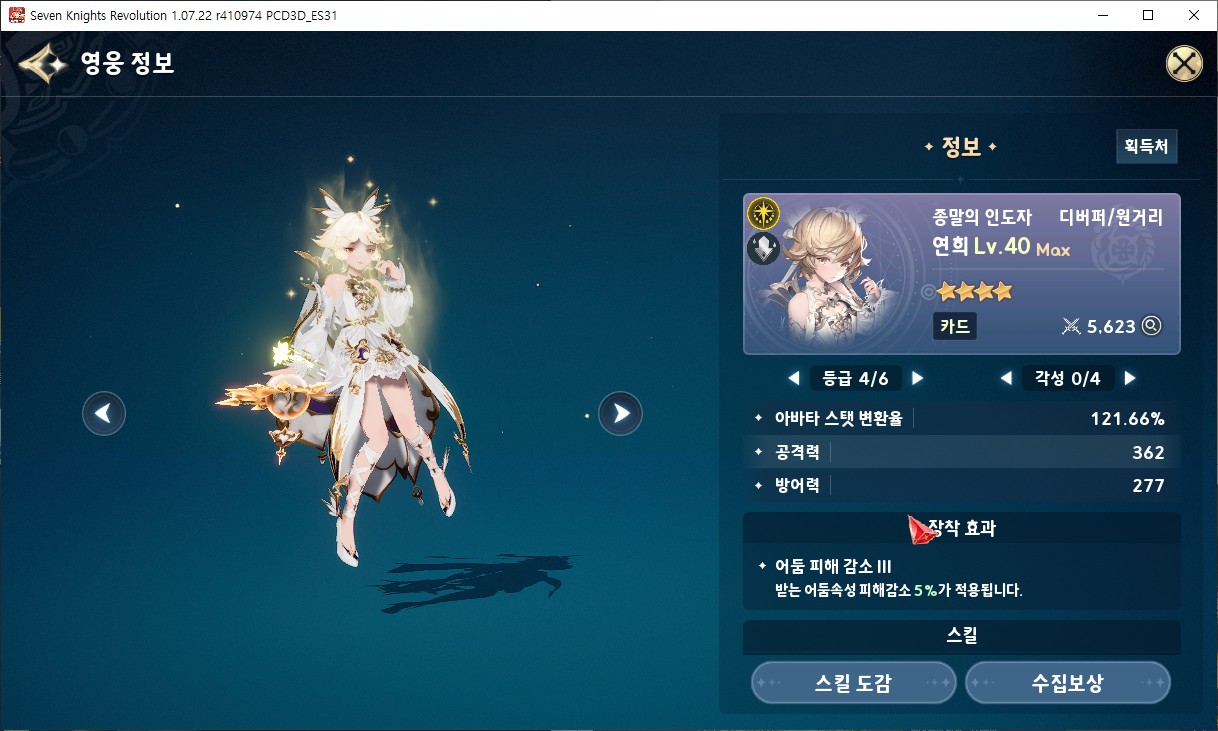Increase the 각성 awakening level

click(1130, 378)
